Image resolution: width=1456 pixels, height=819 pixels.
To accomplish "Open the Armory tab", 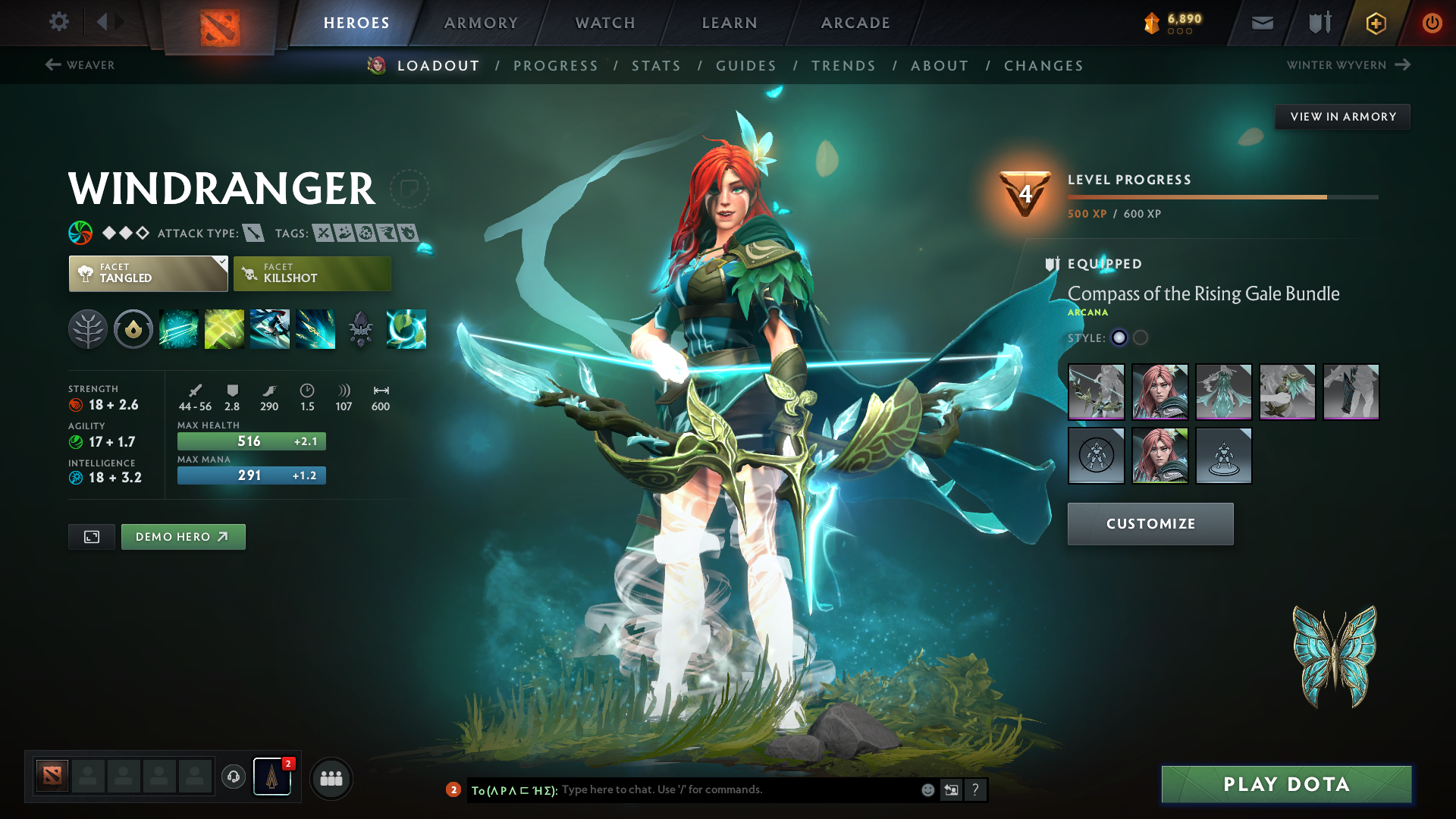I will pos(481,23).
